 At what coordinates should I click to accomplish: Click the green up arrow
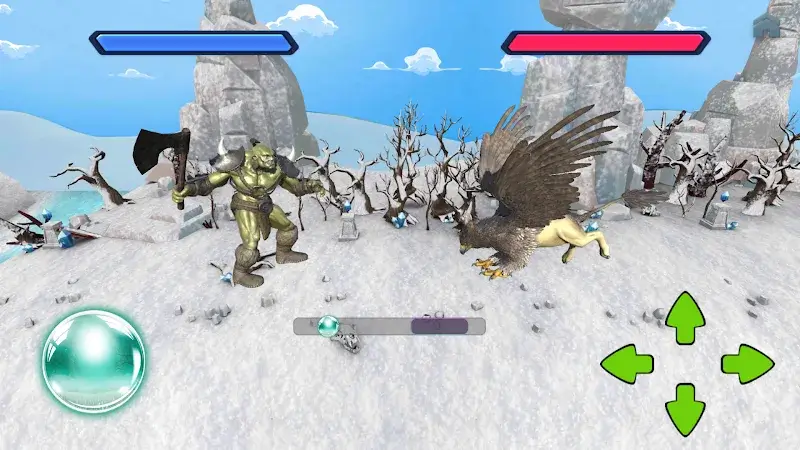coord(685,317)
